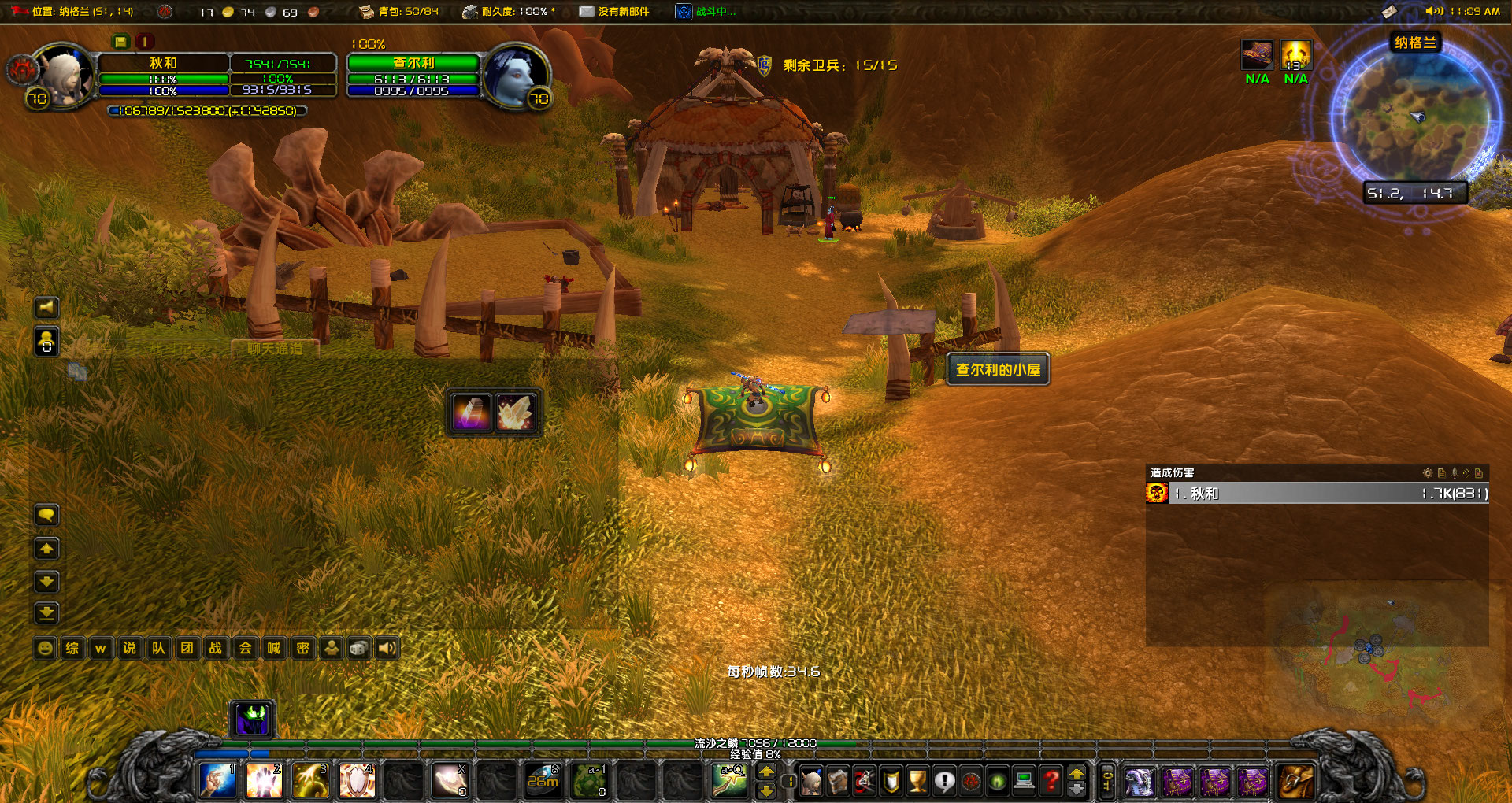The image size is (1512, 803).
Task: Click the 没有新邮件 mail icon on the top bar
Action: (587, 12)
